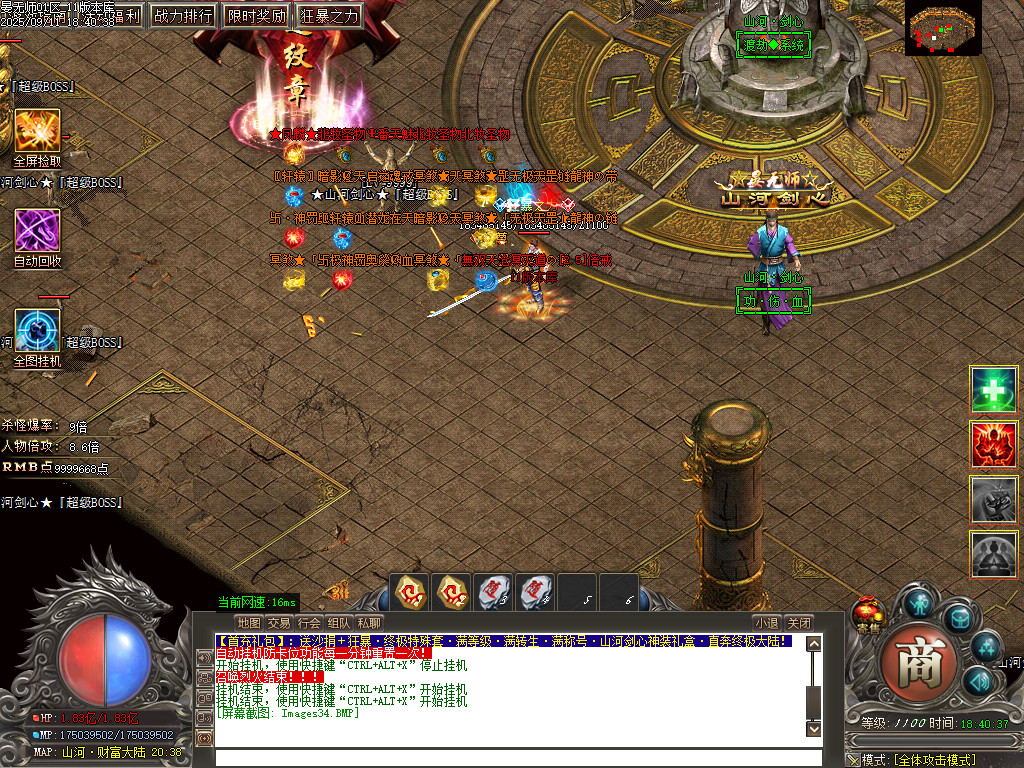Activate the 狂暴之力 berserk power button
The height and width of the screenshot is (768, 1024).
(x=328, y=15)
